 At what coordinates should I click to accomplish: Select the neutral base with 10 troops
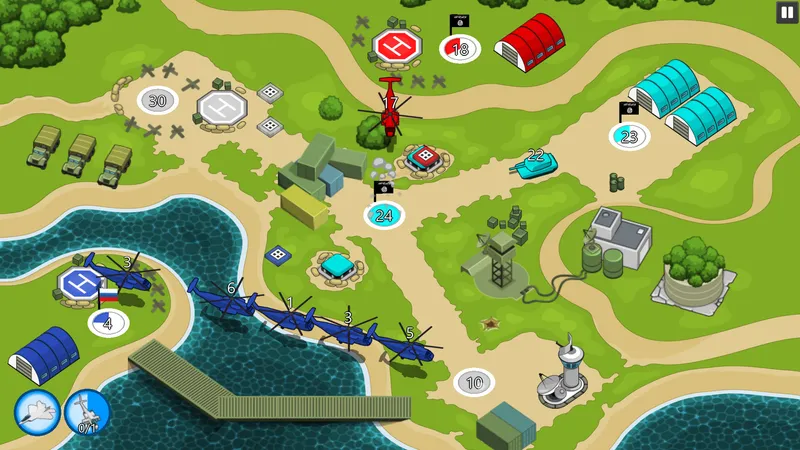[474, 381]
